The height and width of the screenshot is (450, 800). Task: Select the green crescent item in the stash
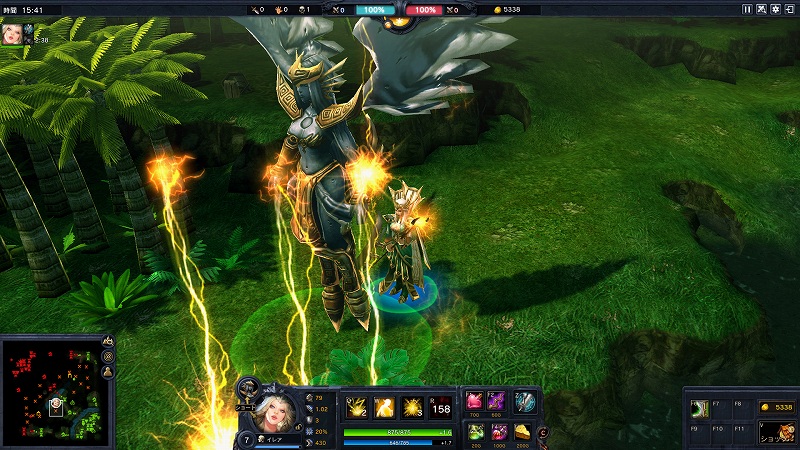point(699,408)
